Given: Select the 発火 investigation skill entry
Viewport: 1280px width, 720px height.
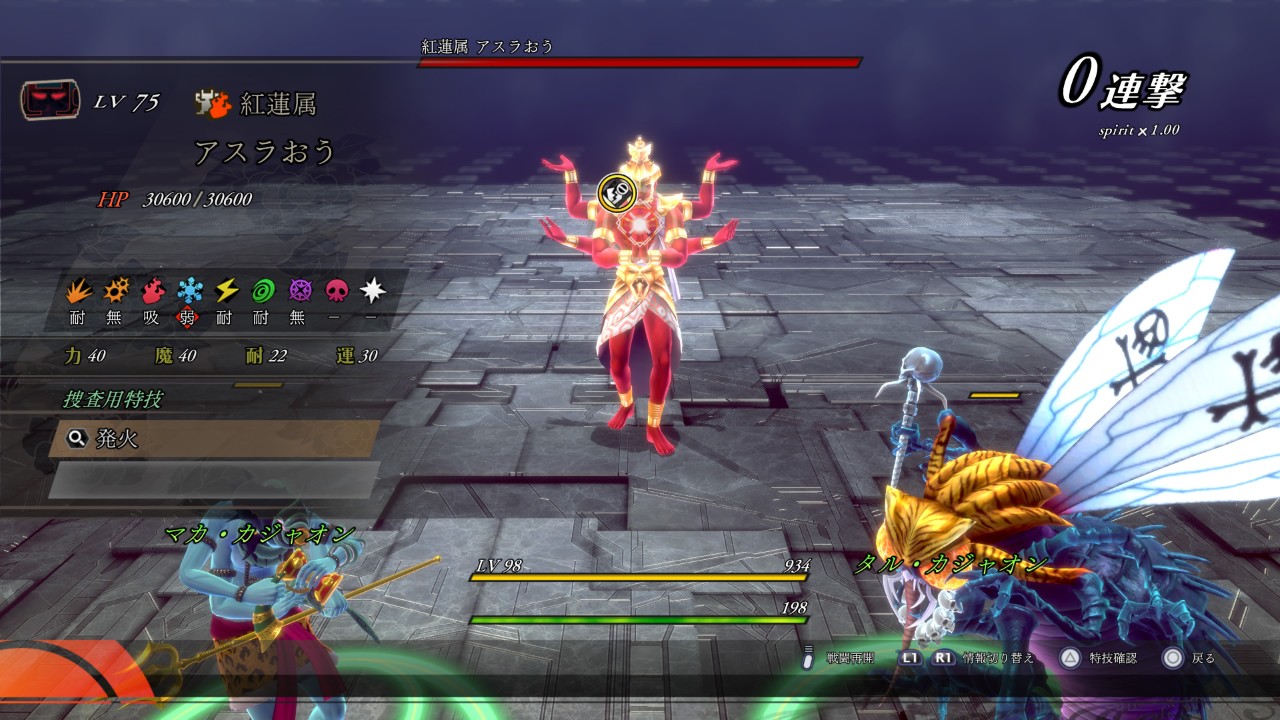Looking at the screenshot, I should pyautogui.click(x=214, y=438).
